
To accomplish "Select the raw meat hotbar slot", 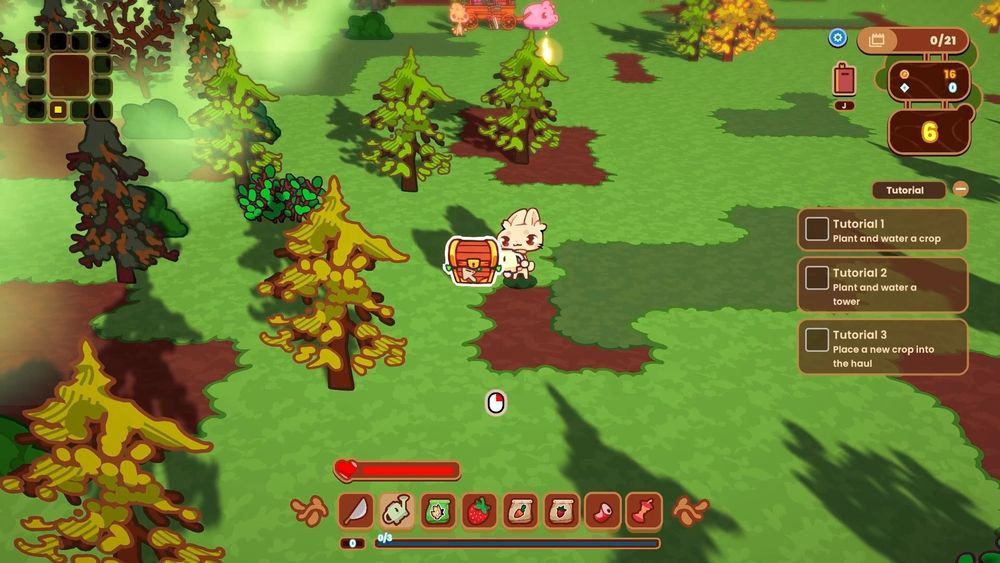I will coord(603,511).
